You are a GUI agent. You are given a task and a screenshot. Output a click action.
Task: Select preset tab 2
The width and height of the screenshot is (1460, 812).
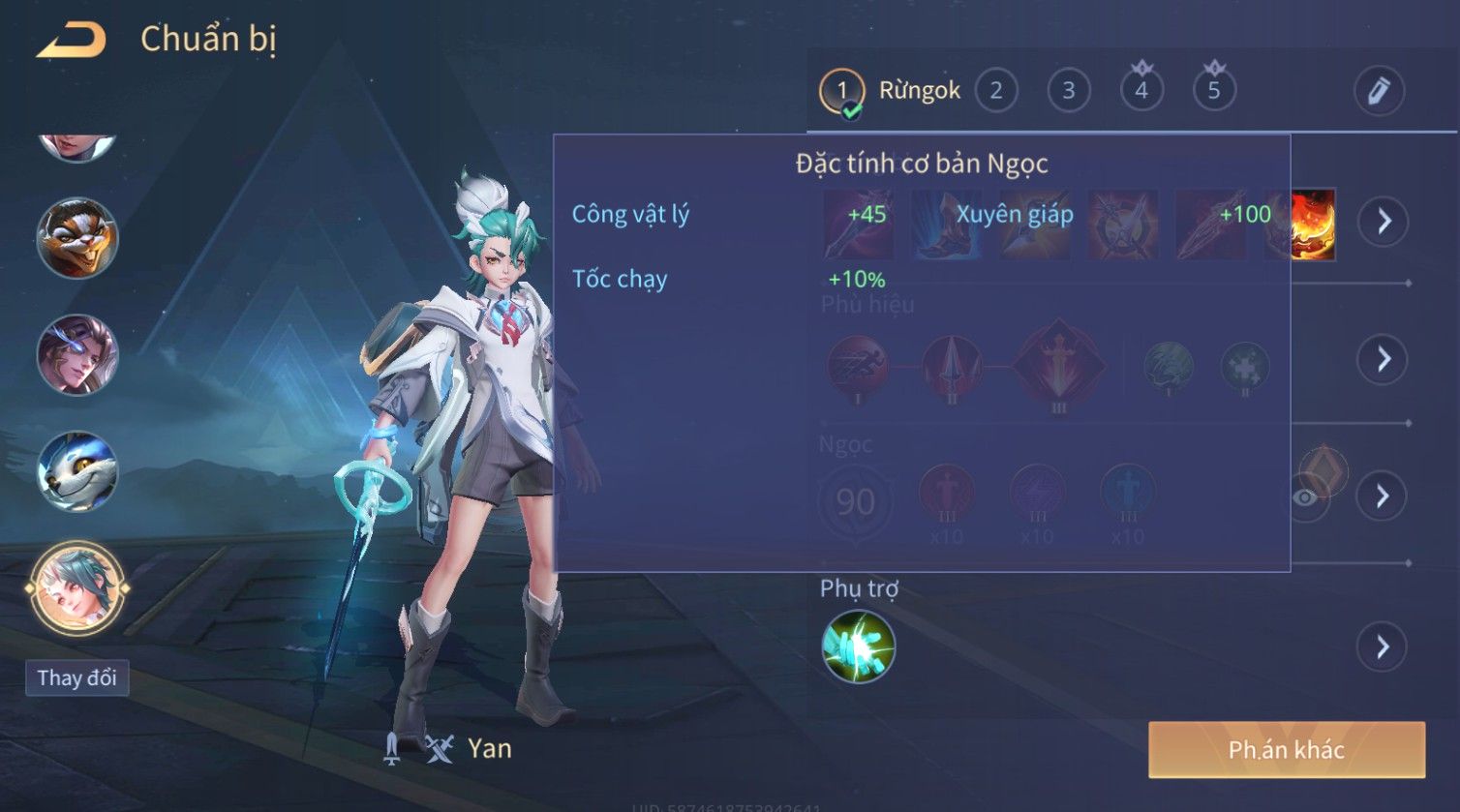995,91
